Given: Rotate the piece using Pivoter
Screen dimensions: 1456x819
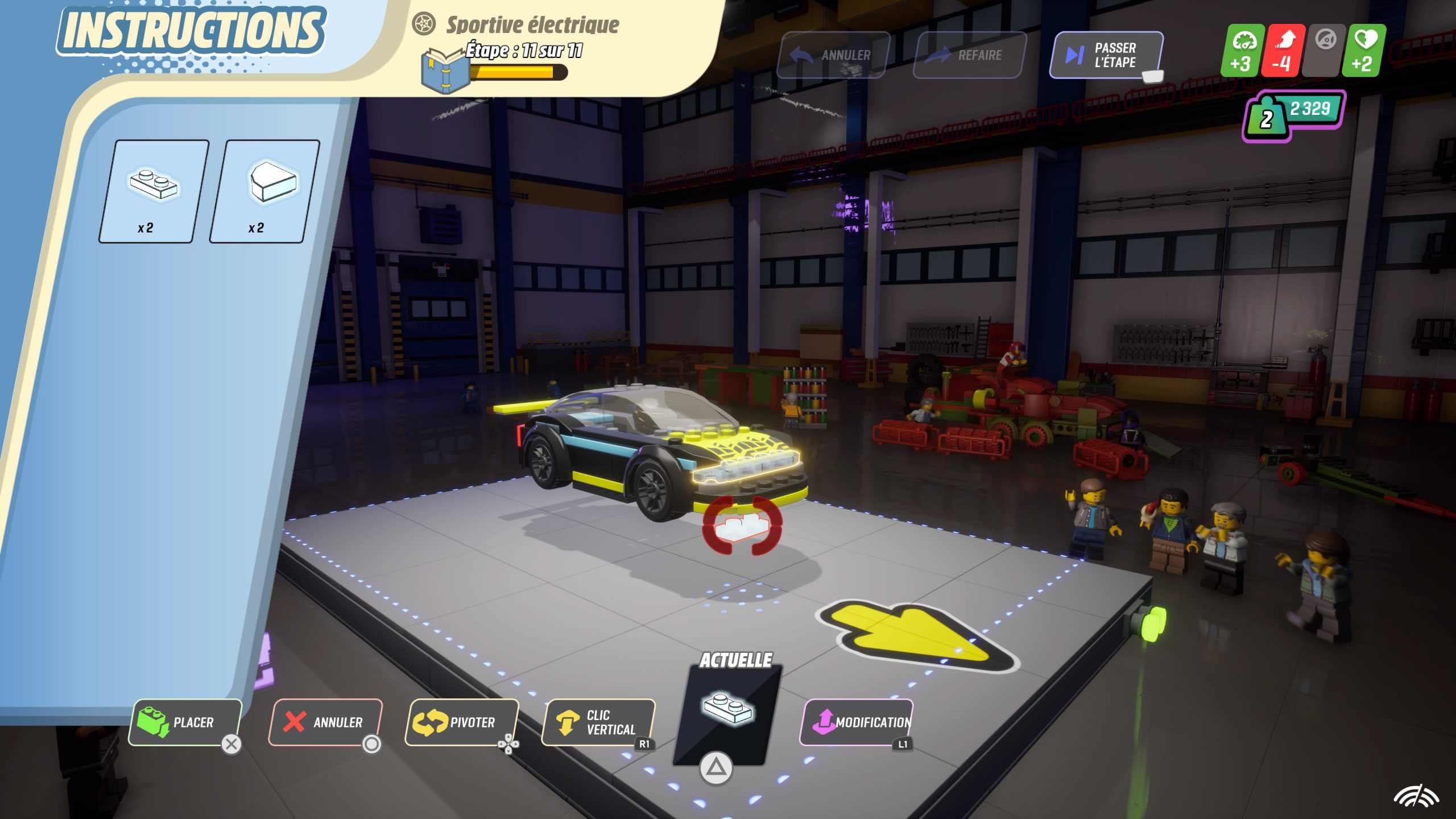Looking at the screenshot, I should pos(461,722).
